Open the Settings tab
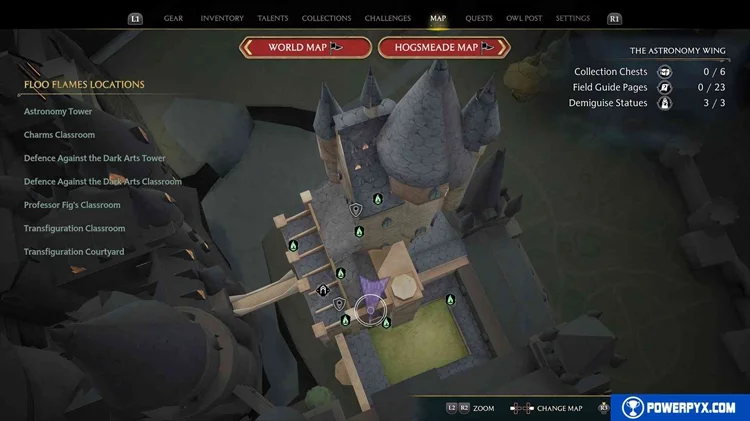 [x=573, y=18]
